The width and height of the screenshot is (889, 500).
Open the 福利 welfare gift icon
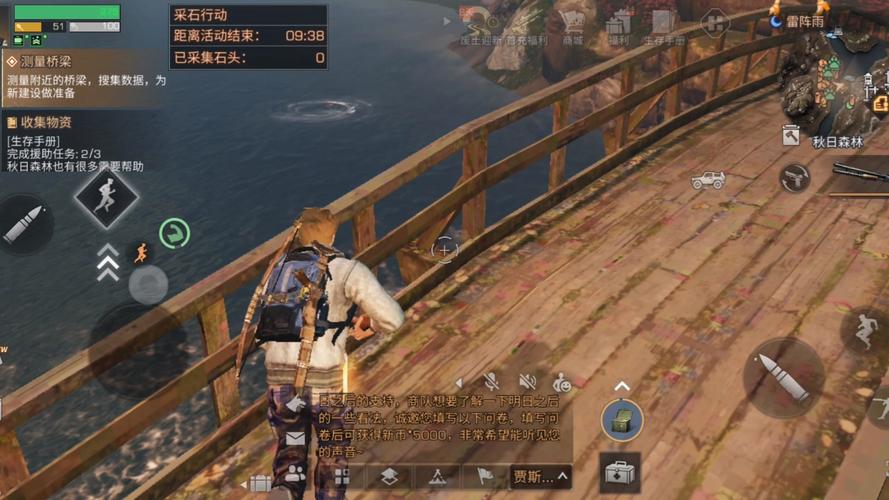(619, 26)
